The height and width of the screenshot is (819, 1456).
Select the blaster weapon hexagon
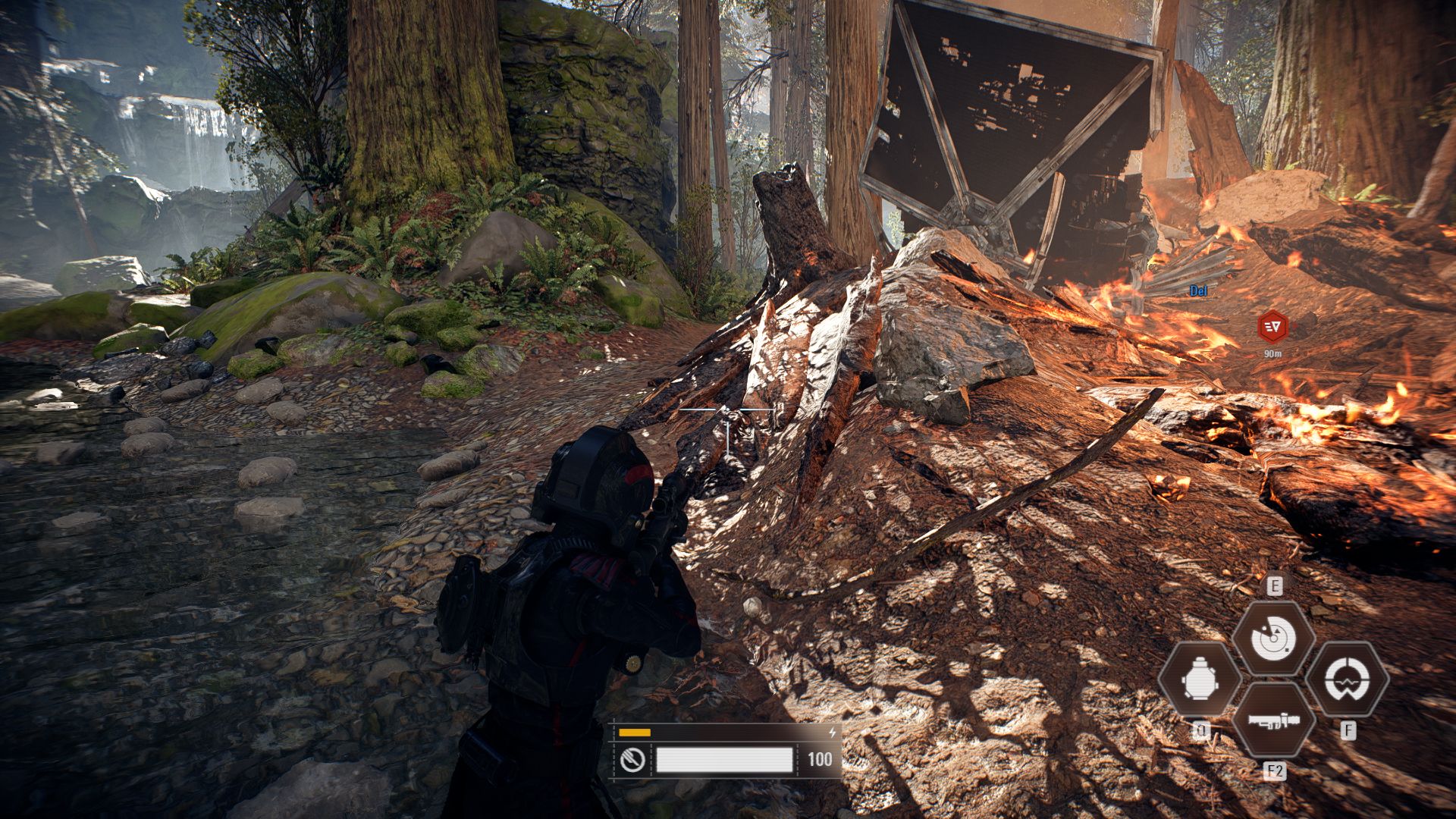(x=1273, y=720)
